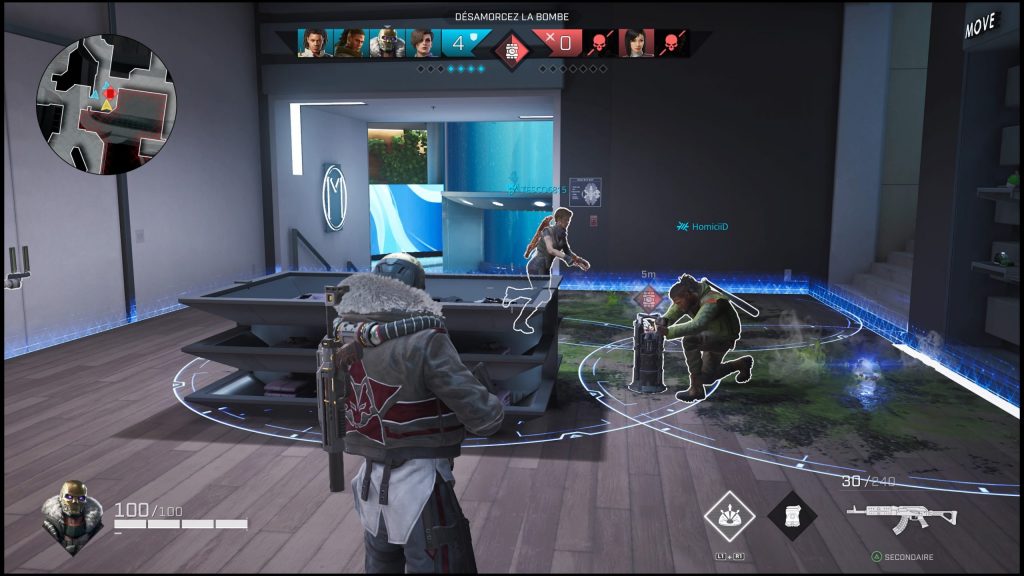
Task: Click the 5m bomb objective marker
Action: tap(650, 296)
